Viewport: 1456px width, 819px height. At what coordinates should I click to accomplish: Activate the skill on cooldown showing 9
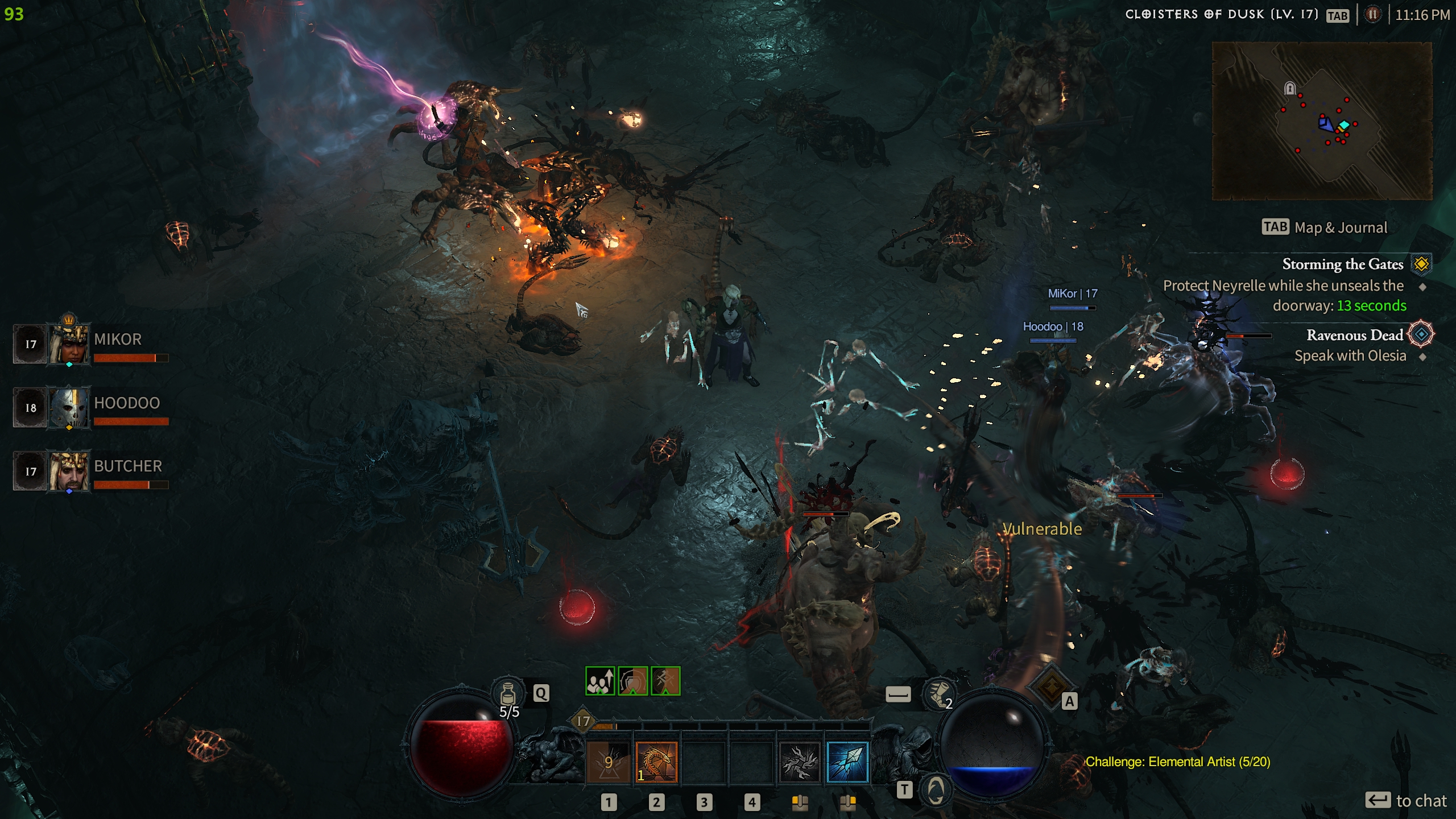608,762
